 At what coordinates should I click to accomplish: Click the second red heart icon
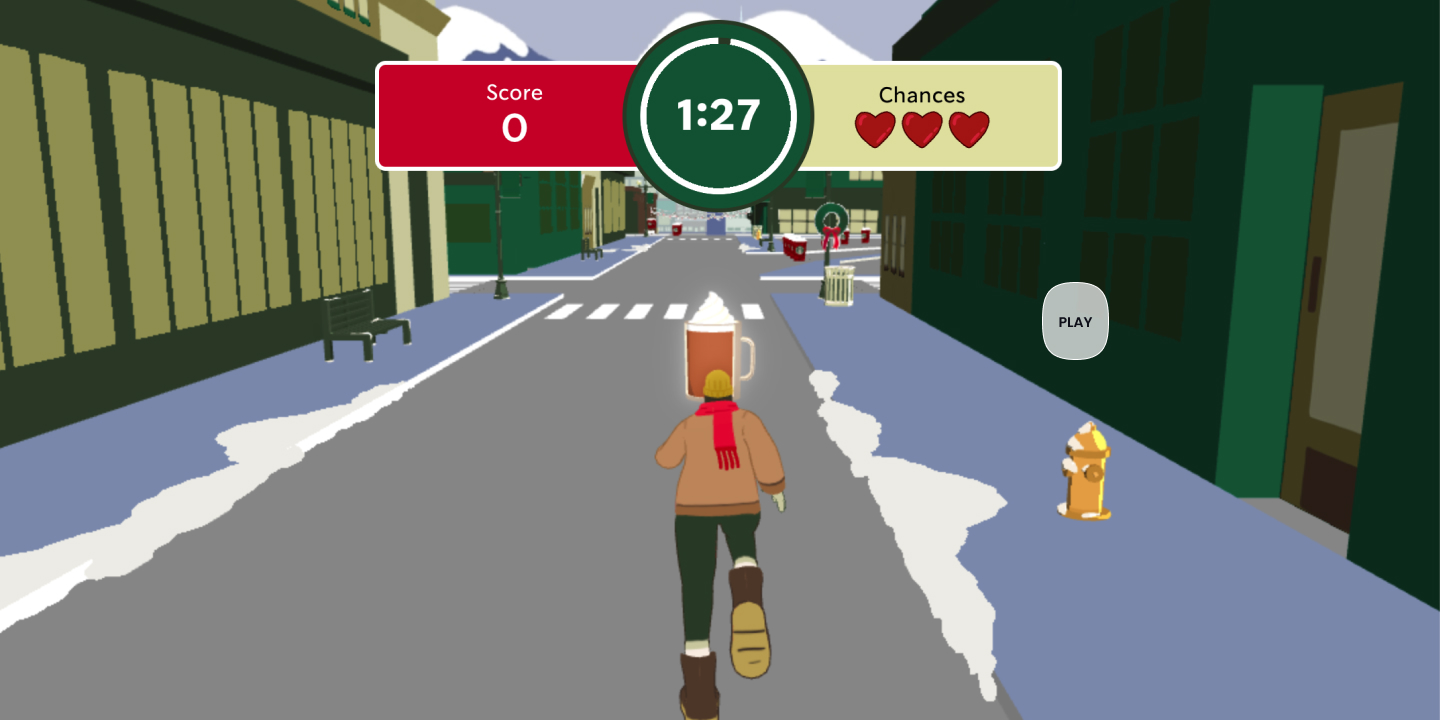[922, 128]
